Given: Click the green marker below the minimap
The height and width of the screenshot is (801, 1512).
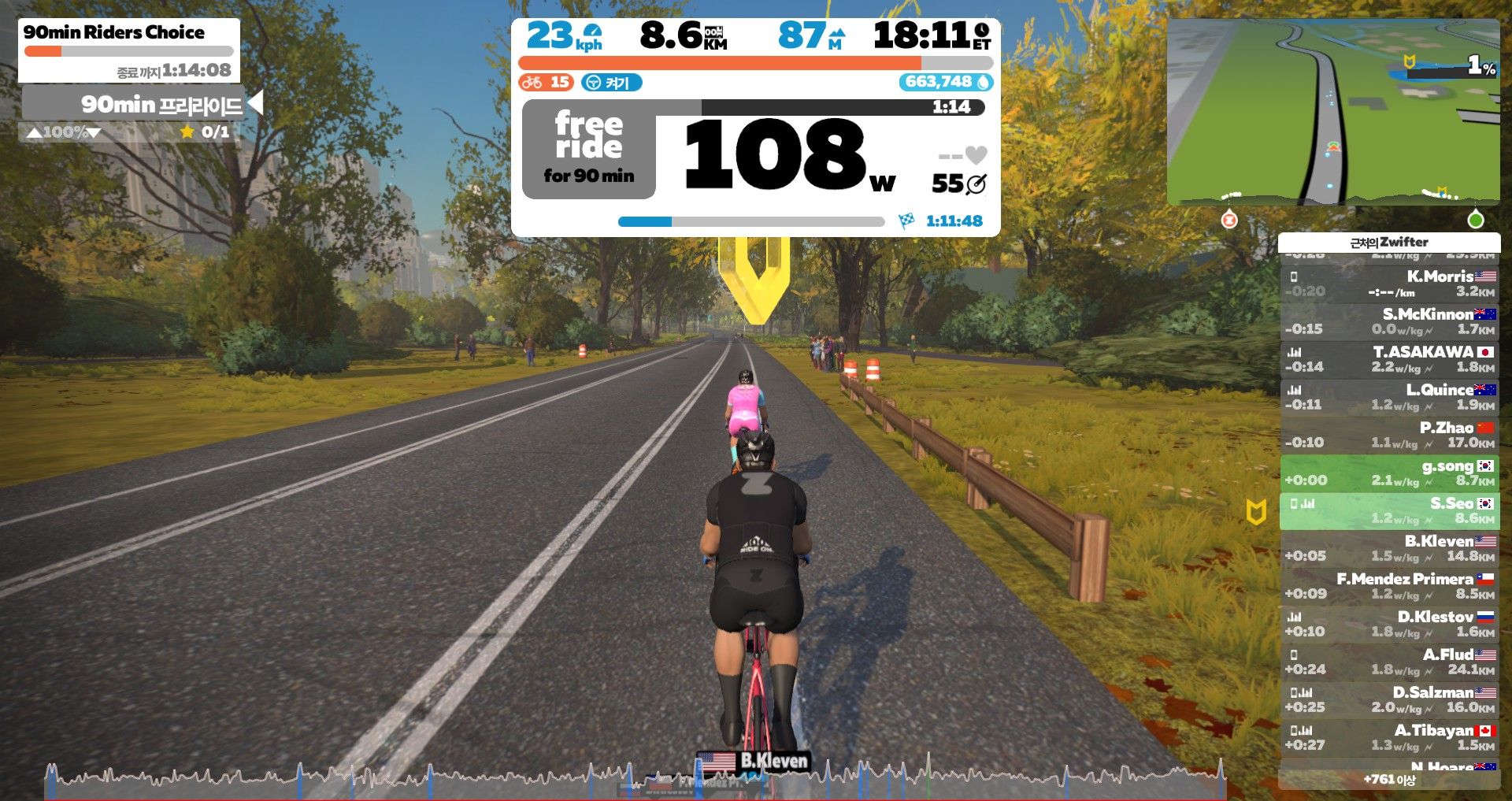Looking at the screenshot, I should tap(1476, 221).
